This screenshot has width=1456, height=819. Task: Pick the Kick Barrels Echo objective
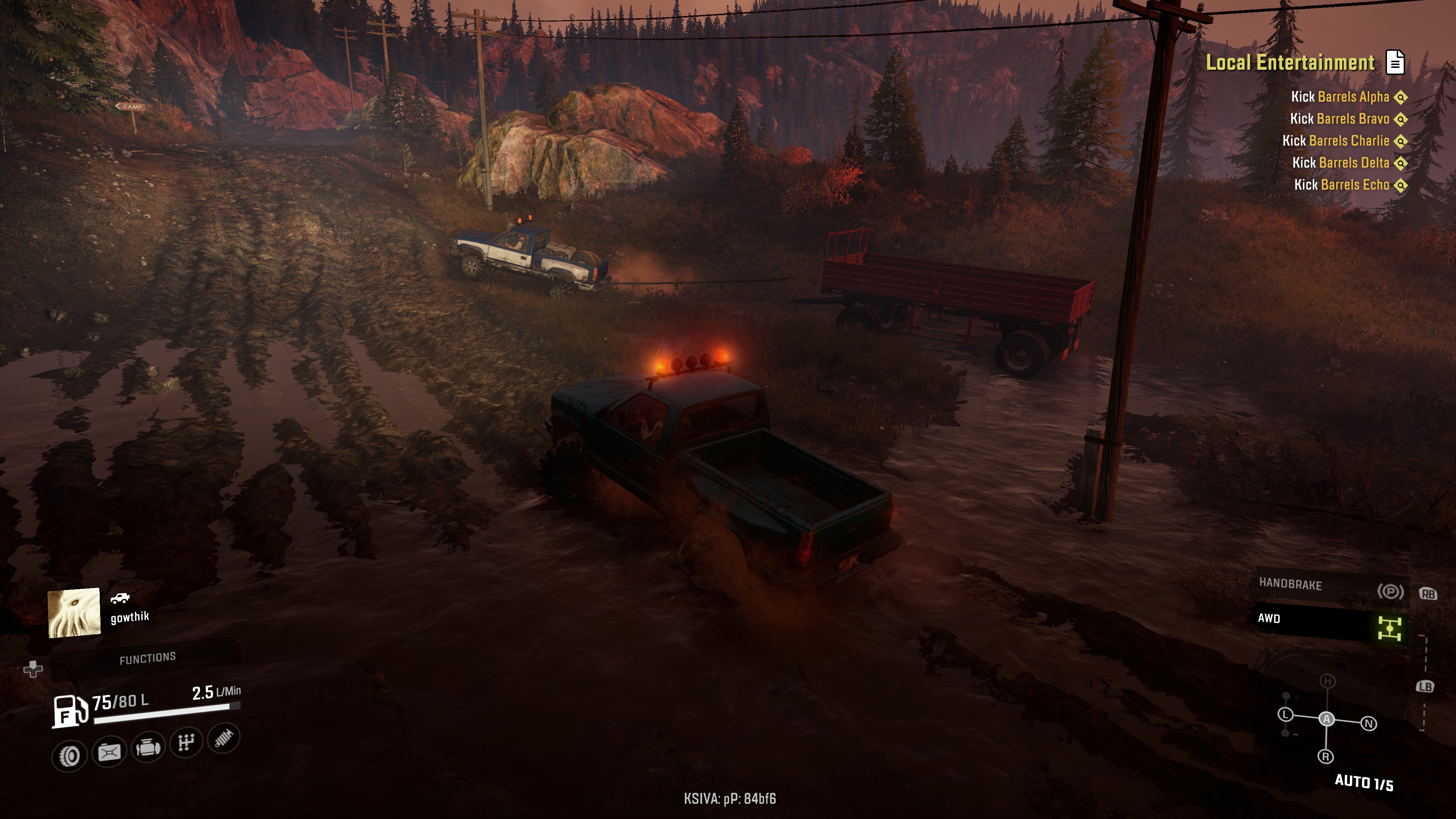pyautogui.click(x=1341, y=185)
